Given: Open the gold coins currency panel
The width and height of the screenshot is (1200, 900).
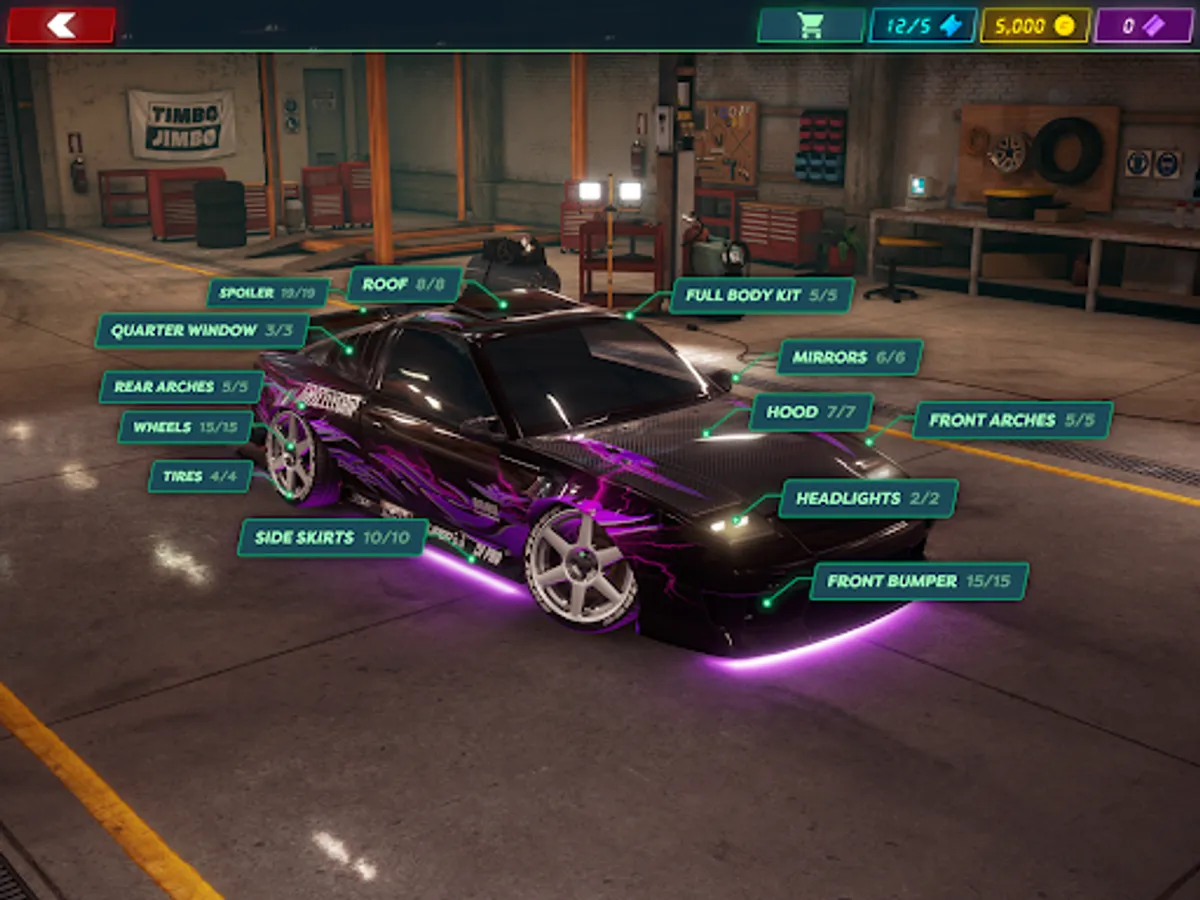Looking at the screenshot, I should [1034, 25].
